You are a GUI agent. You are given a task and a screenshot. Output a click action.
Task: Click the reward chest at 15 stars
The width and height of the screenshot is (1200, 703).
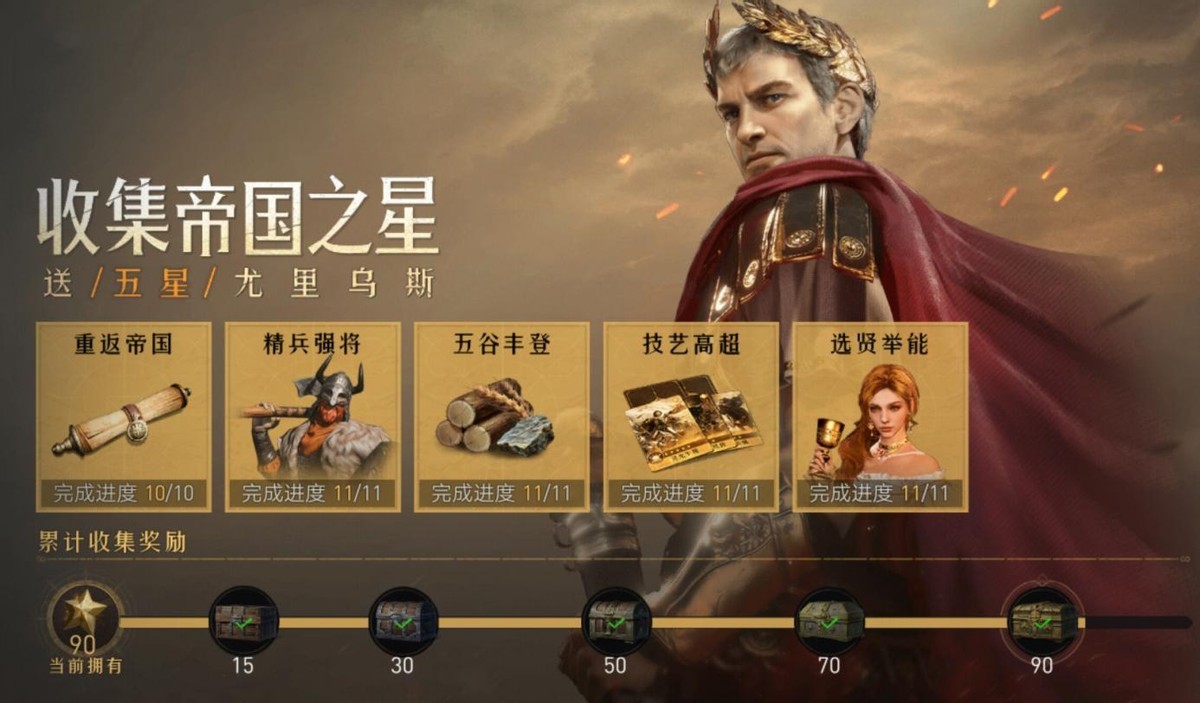point(243,621)
